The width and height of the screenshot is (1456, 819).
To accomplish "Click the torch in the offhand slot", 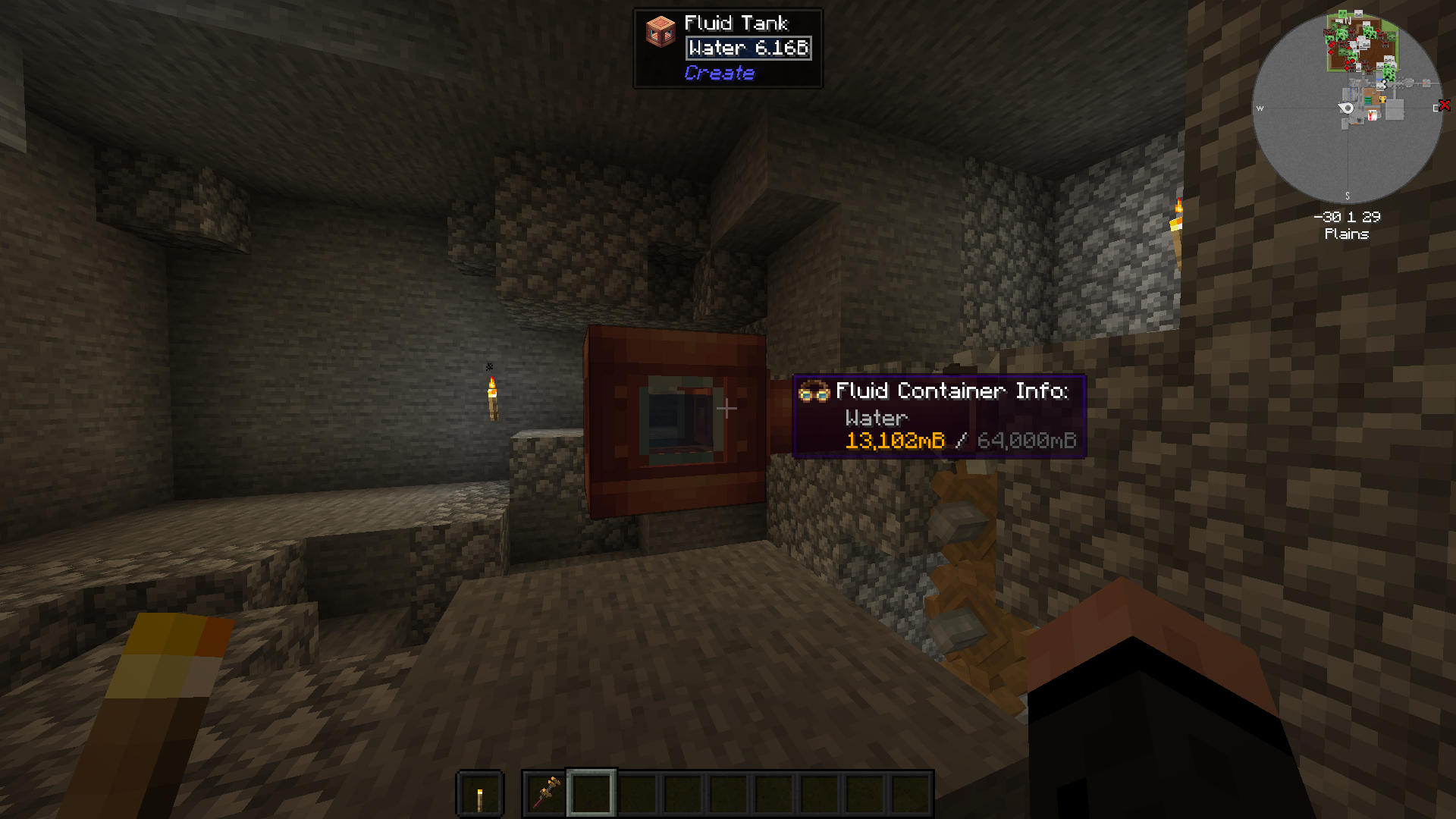I will (x=480, y=794).
